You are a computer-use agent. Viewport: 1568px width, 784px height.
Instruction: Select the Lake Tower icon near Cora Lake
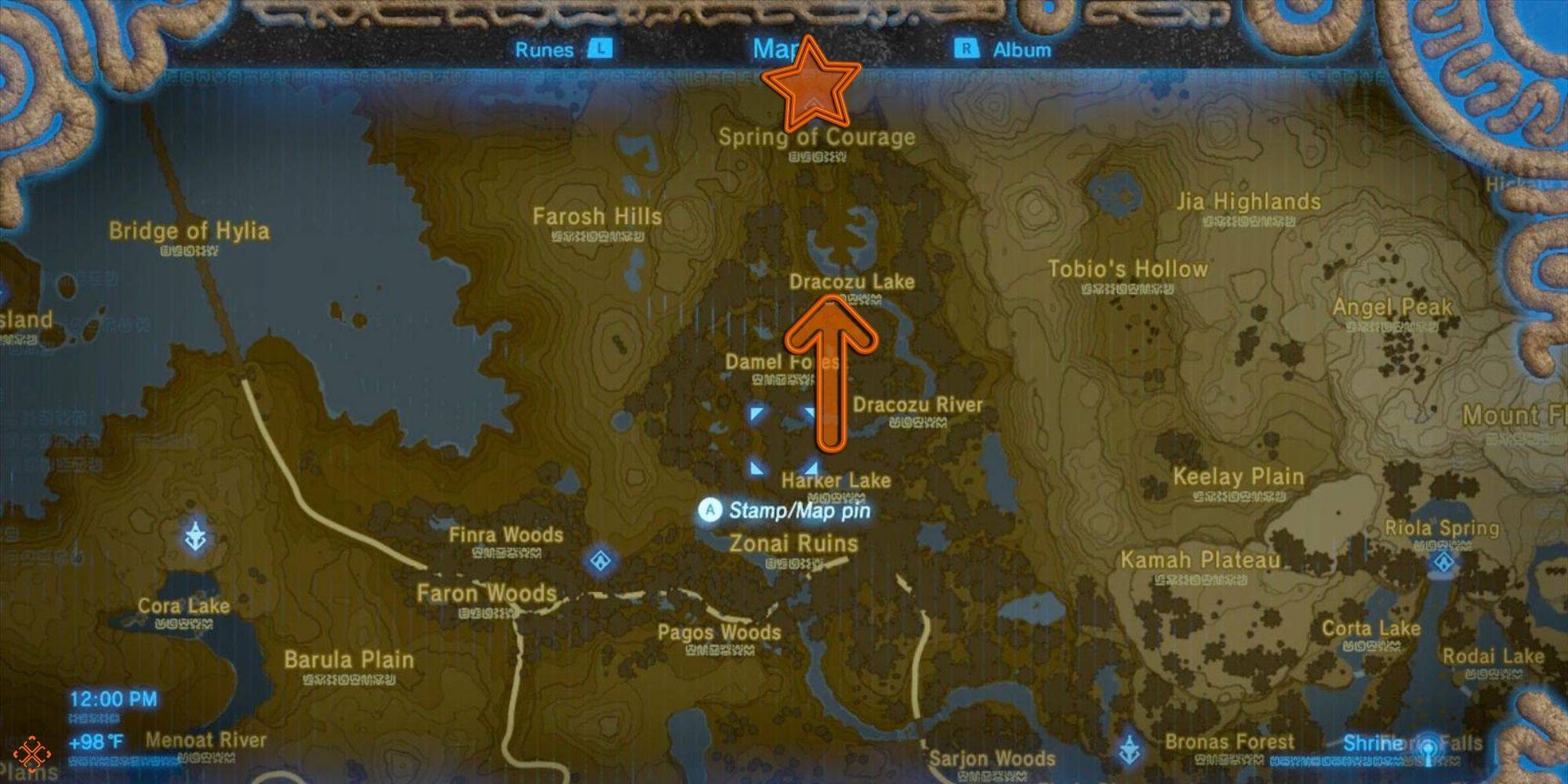tap(194, 537)
